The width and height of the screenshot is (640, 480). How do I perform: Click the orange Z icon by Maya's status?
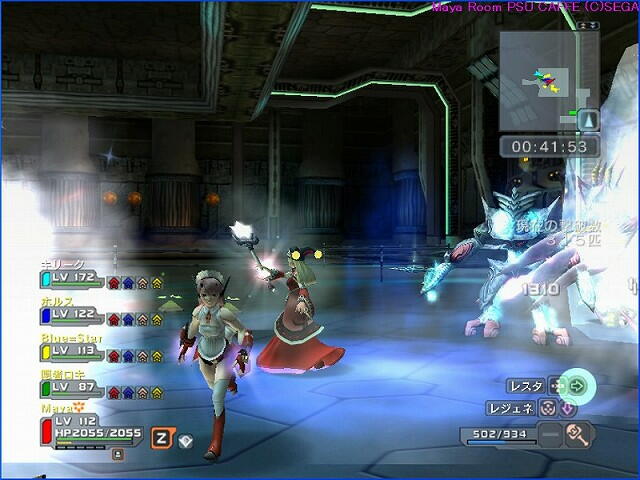[x=160, y=437]
